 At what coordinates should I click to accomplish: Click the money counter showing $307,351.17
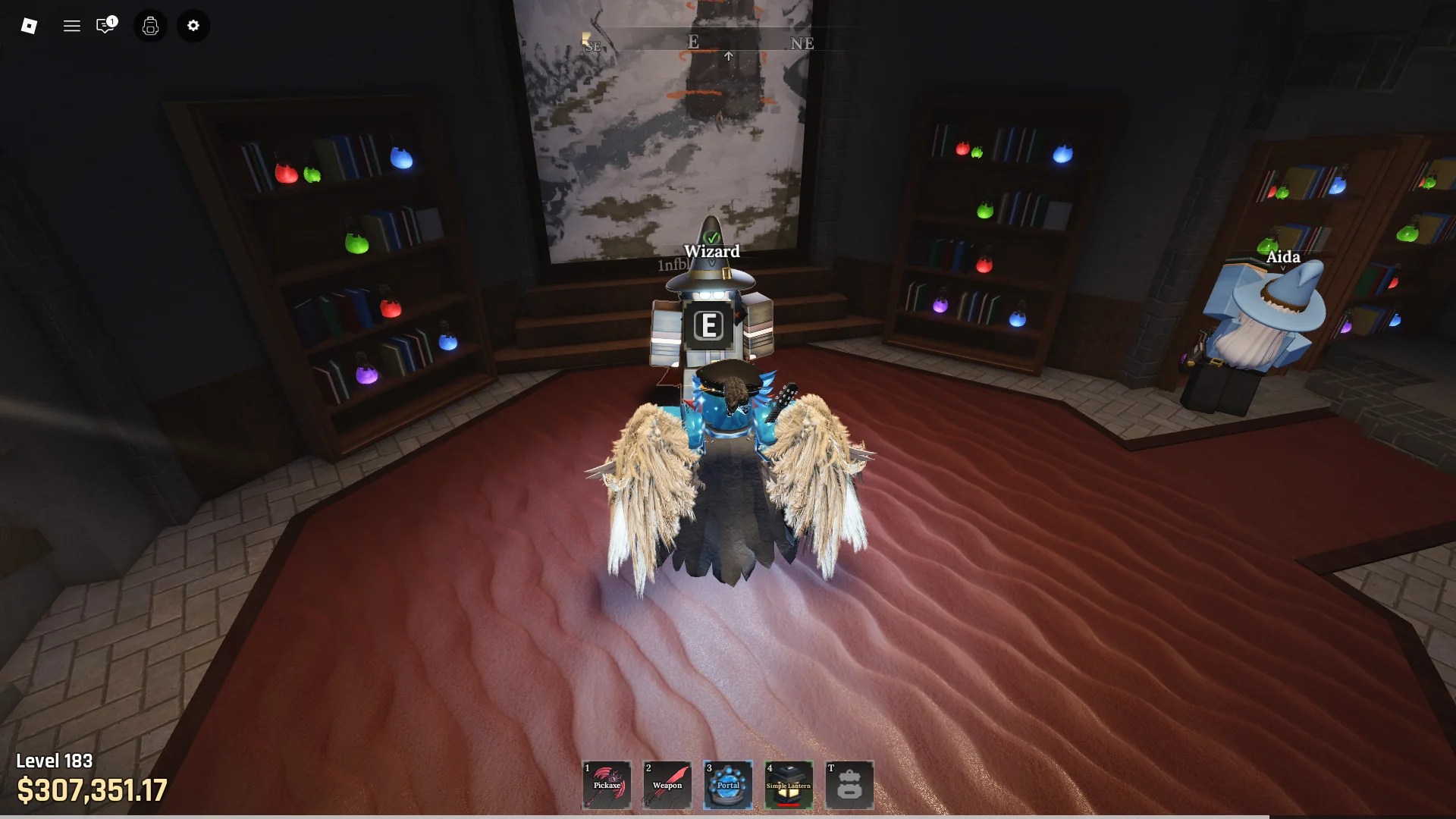(x=91, y=791)
